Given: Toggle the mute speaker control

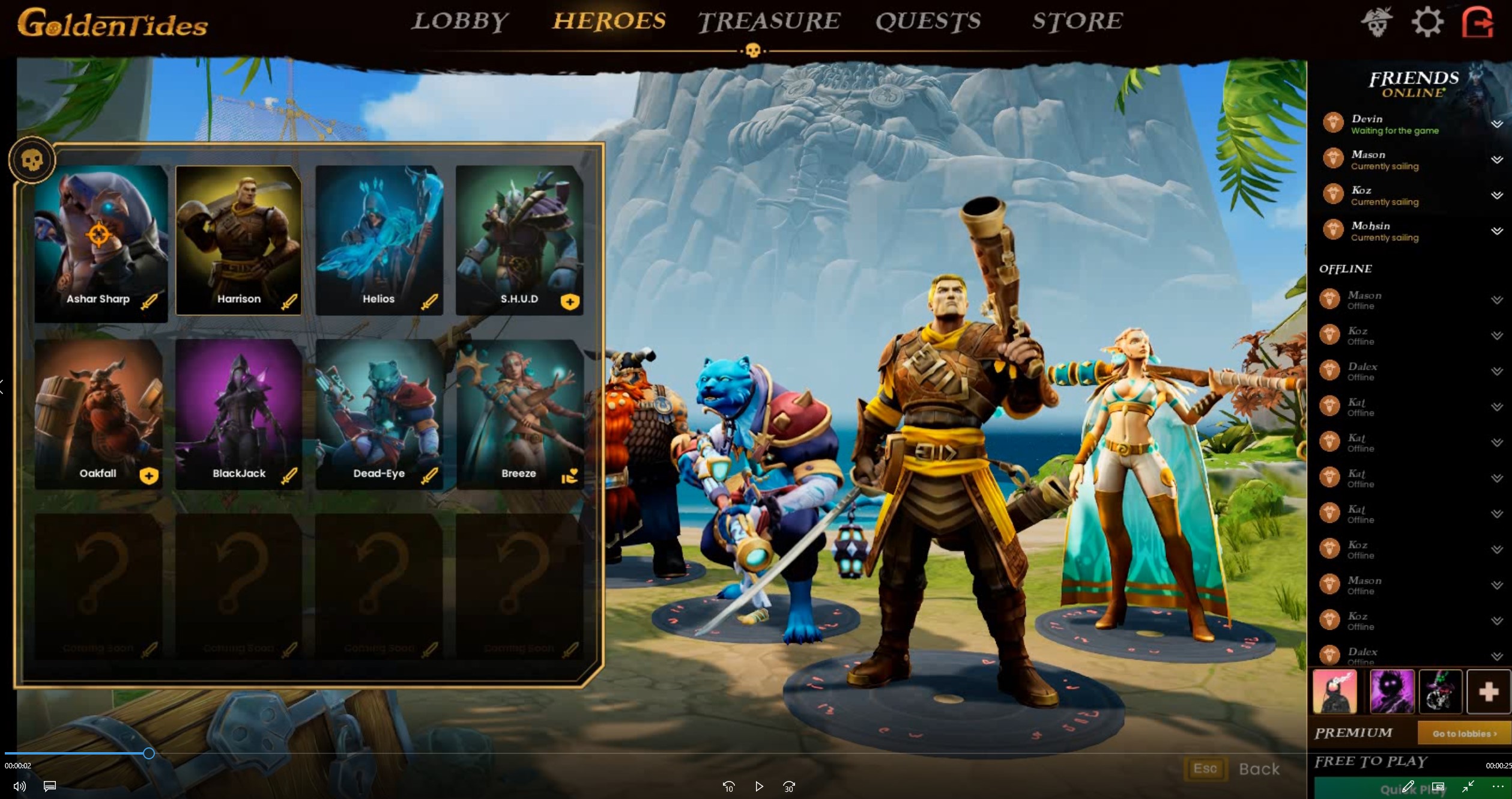Looking at the screenshot, I should [x=20, y=786].
